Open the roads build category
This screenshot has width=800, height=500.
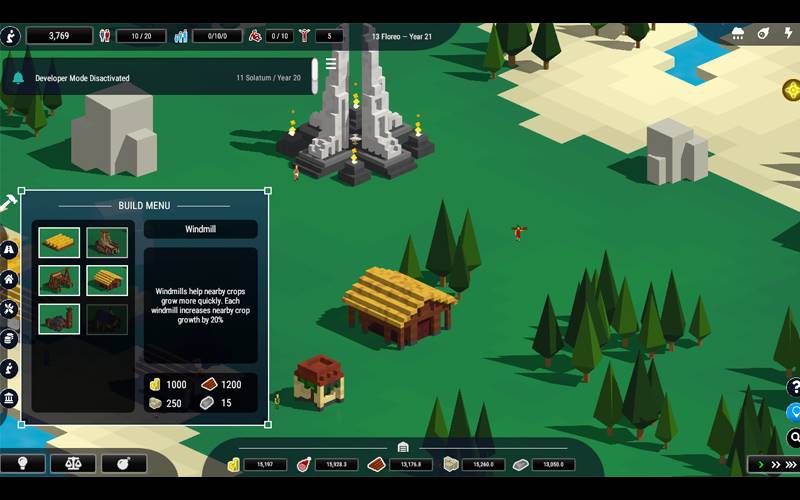9,249
